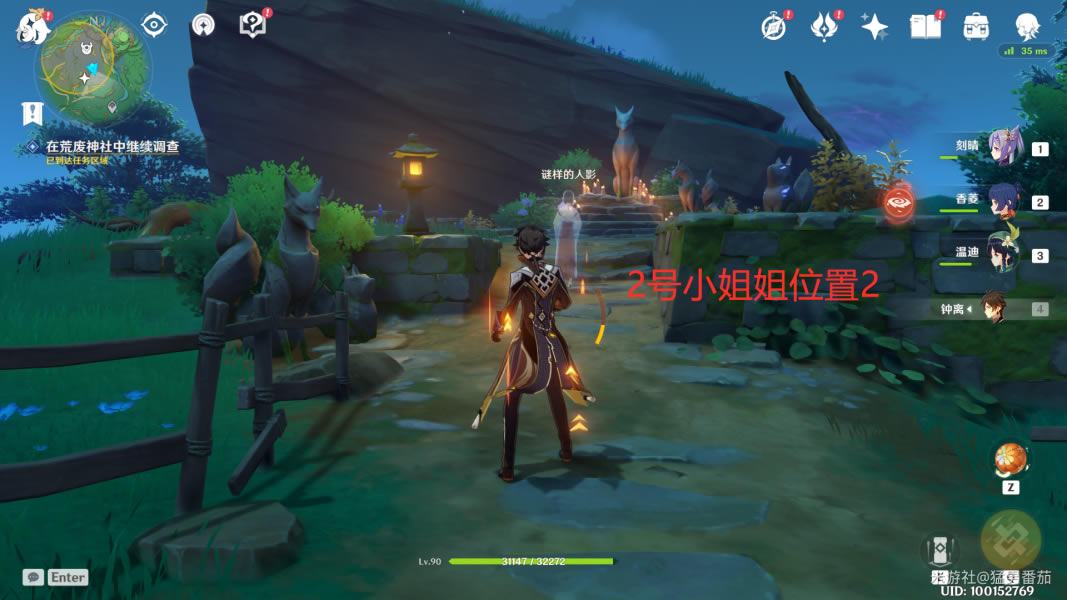The image size is (1067, 600).
Task: Activate Zhongli's elemental burst
Action: click(x=1010, y=540)
